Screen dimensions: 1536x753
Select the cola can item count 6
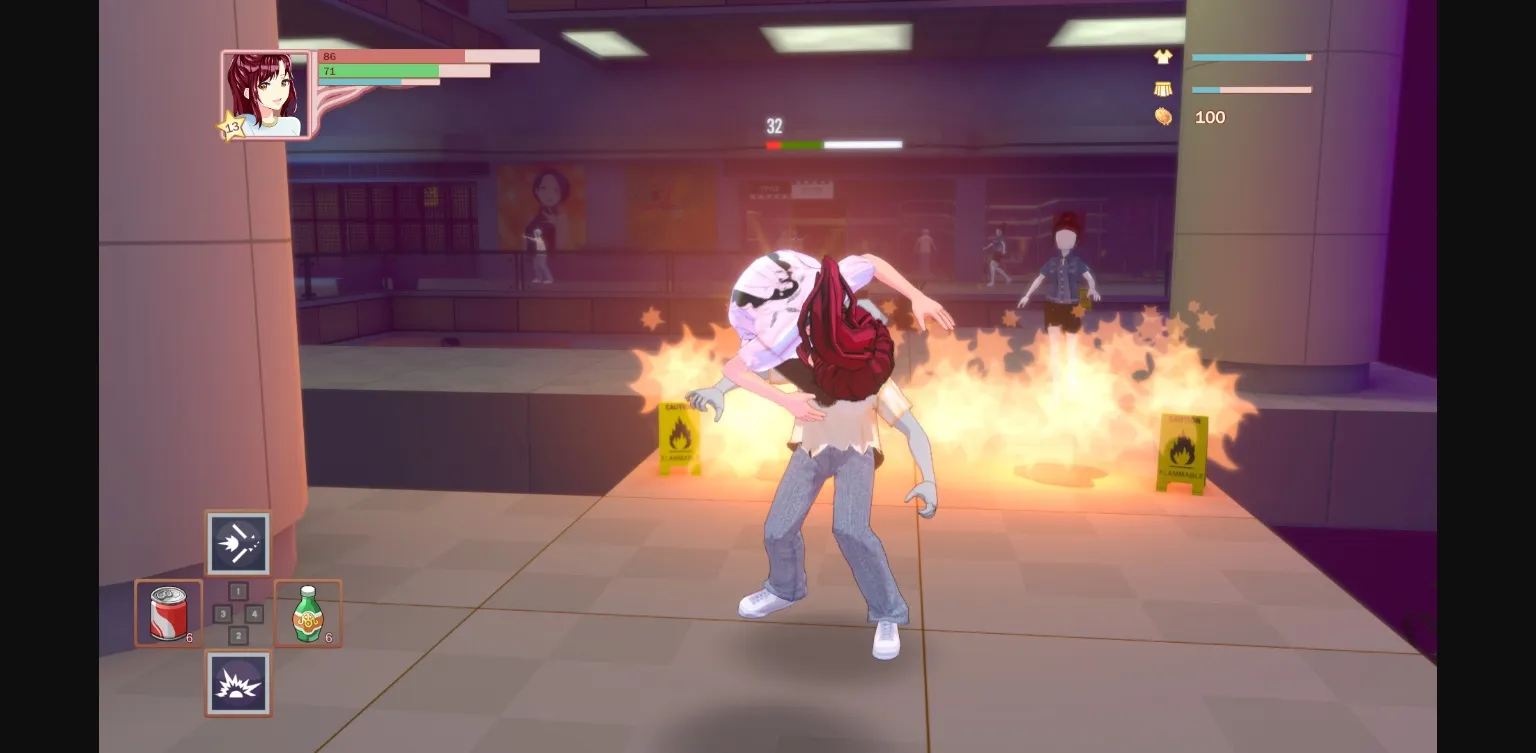click(190, 635)
